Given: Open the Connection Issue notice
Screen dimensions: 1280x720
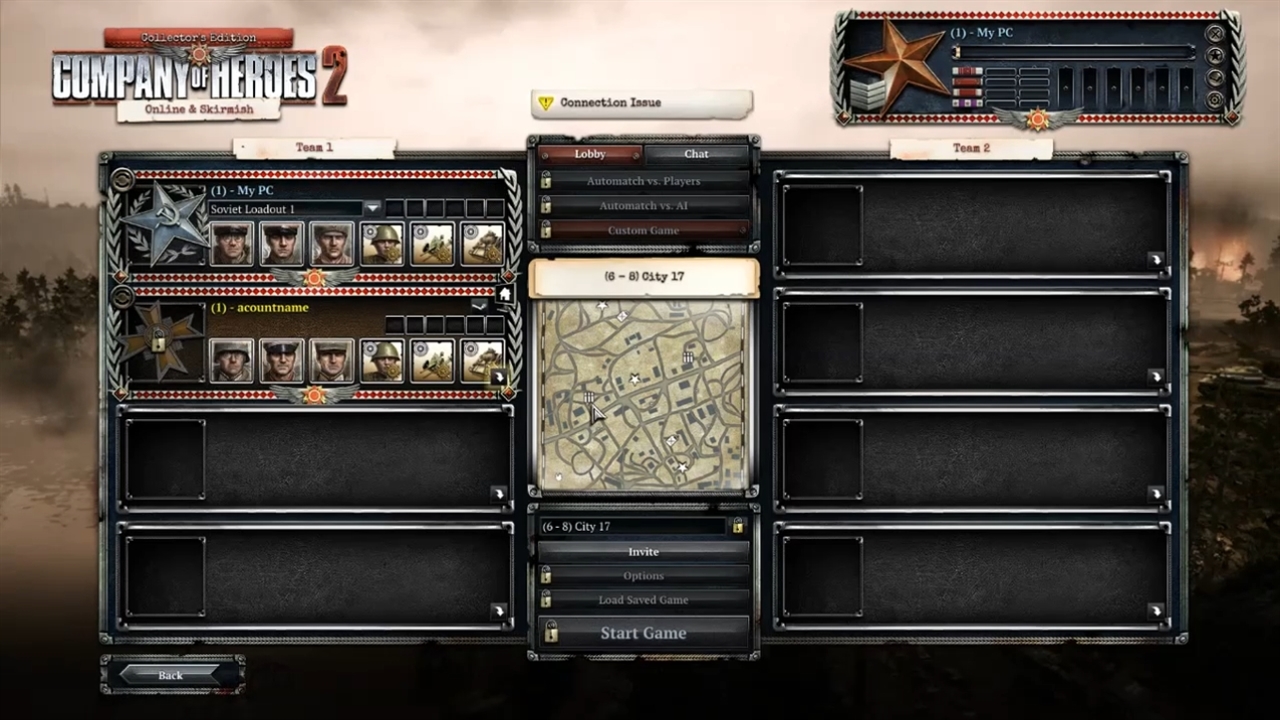Looking at the screenshot, I should click(641, 103).
